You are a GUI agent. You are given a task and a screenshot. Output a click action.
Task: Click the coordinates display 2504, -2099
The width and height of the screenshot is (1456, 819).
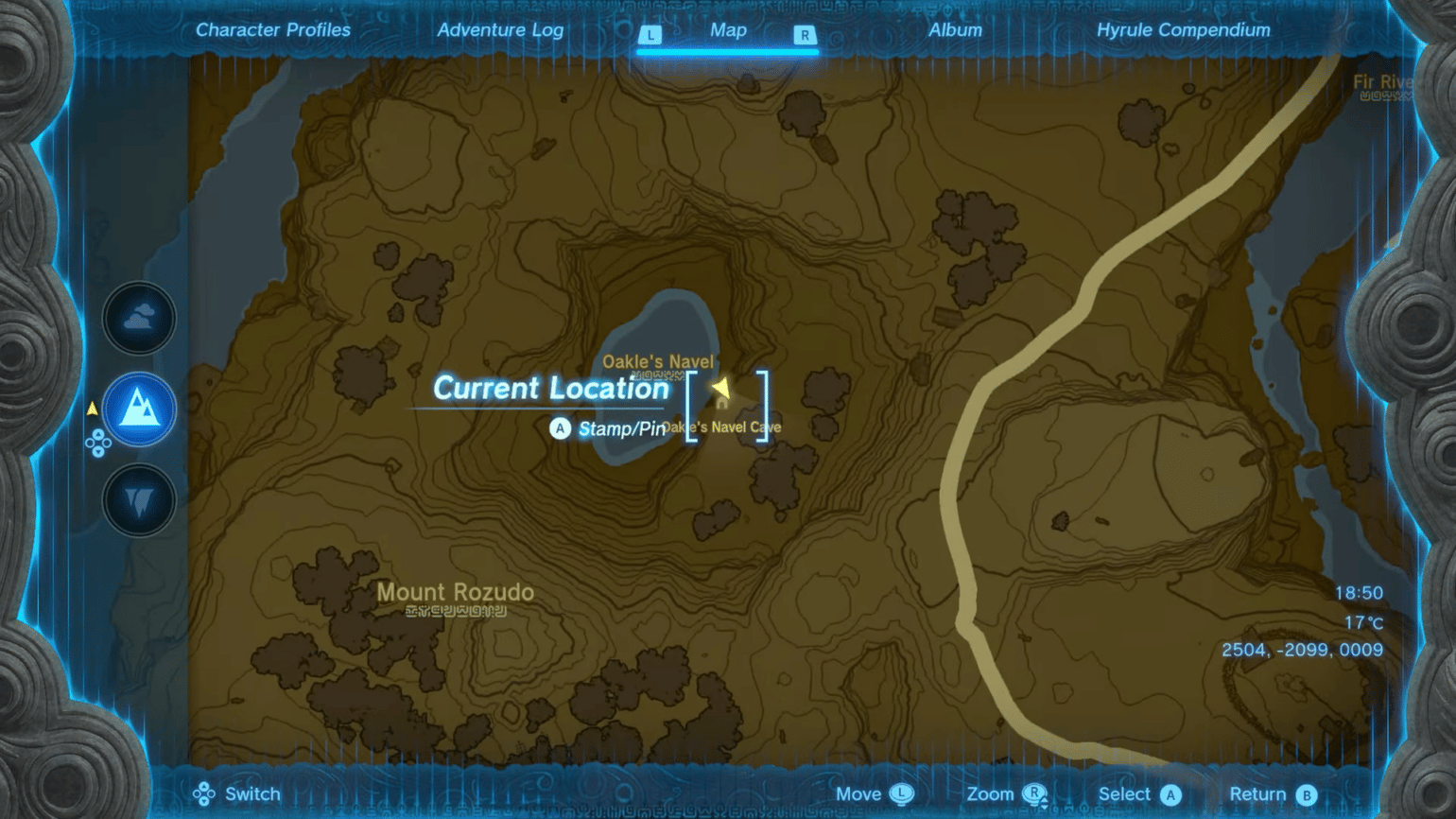coord(1301,650)
